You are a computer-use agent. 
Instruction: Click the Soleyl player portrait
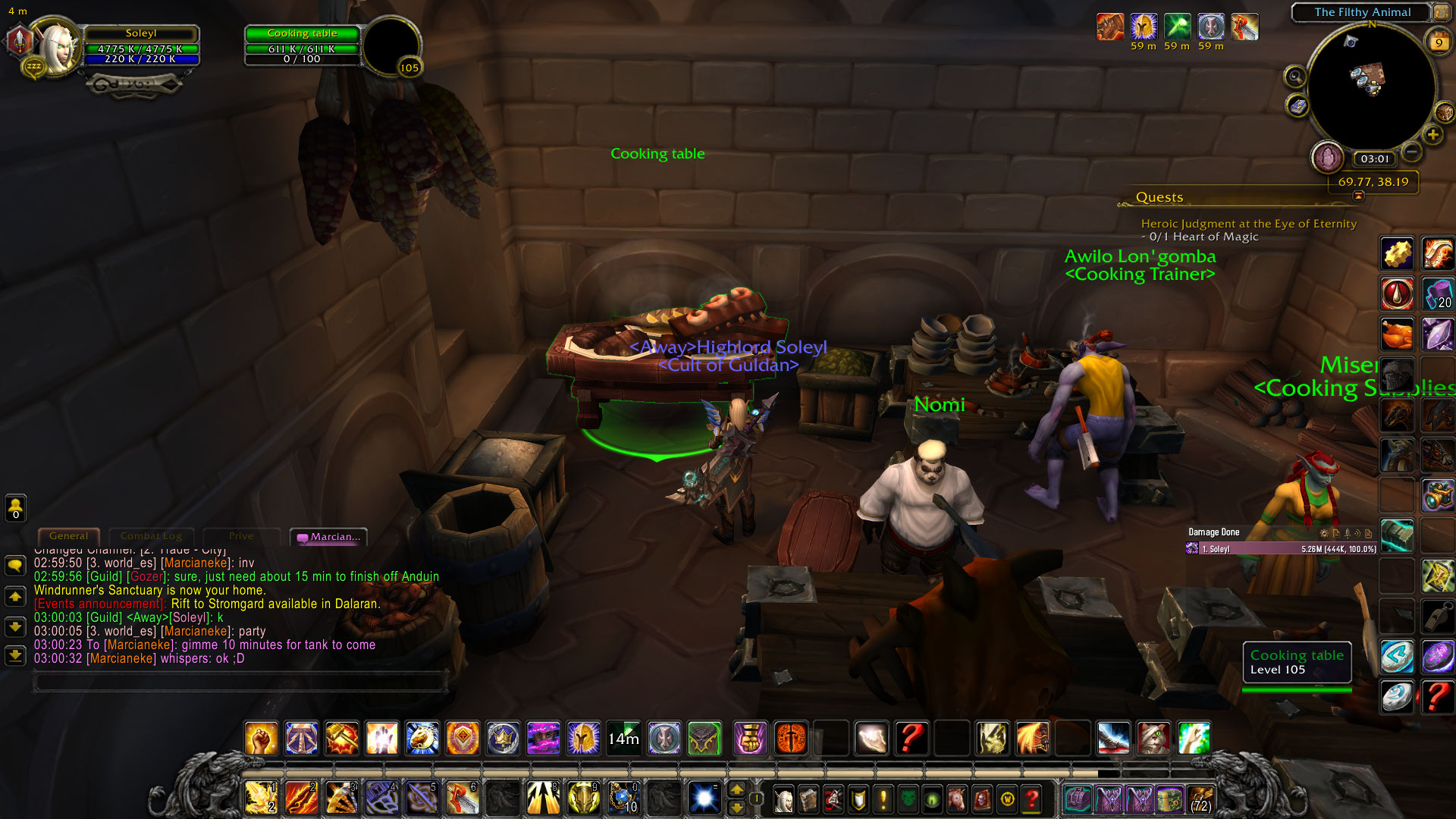(55, 47)
